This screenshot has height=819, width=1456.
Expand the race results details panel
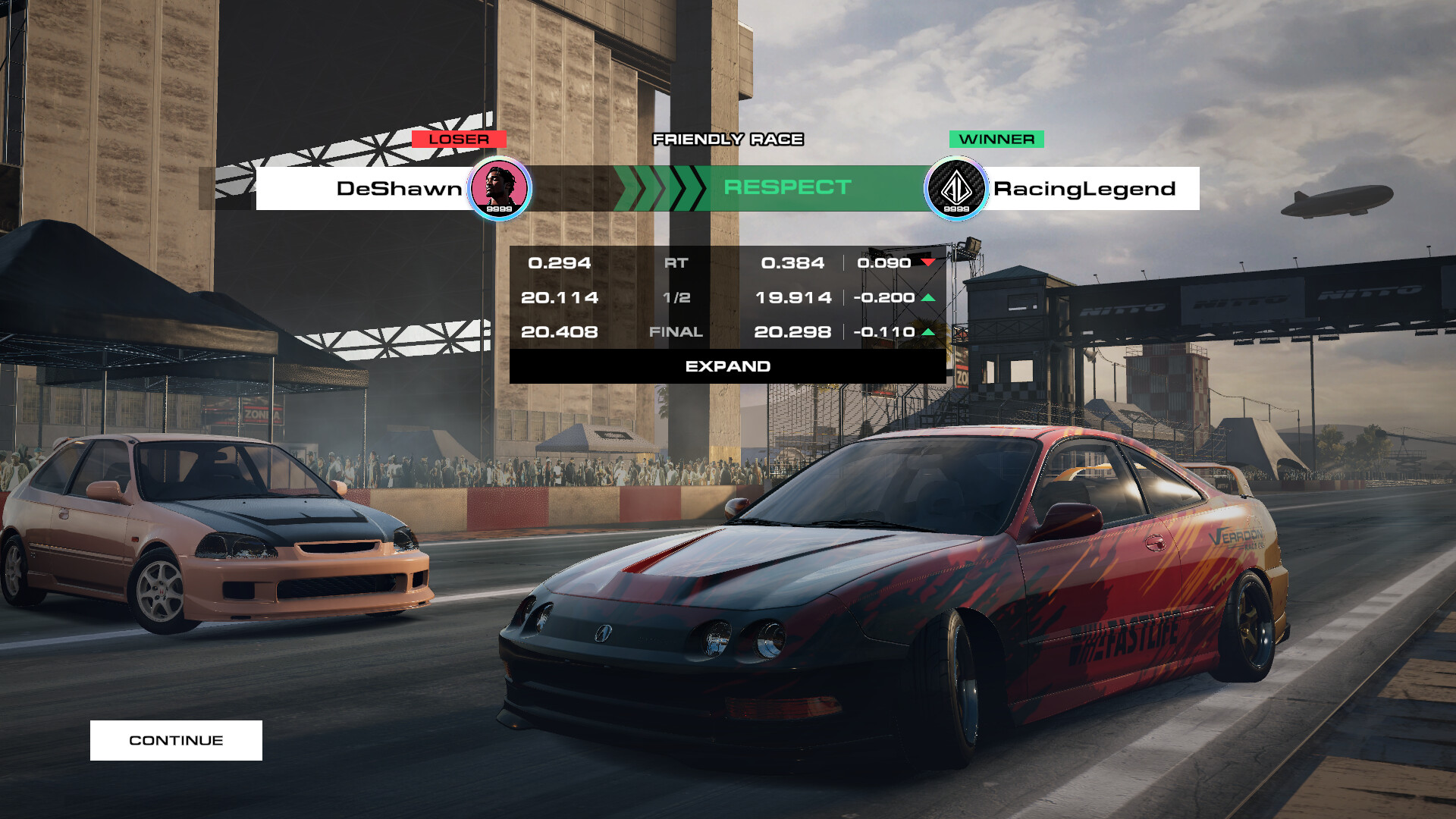coord(727,366)
